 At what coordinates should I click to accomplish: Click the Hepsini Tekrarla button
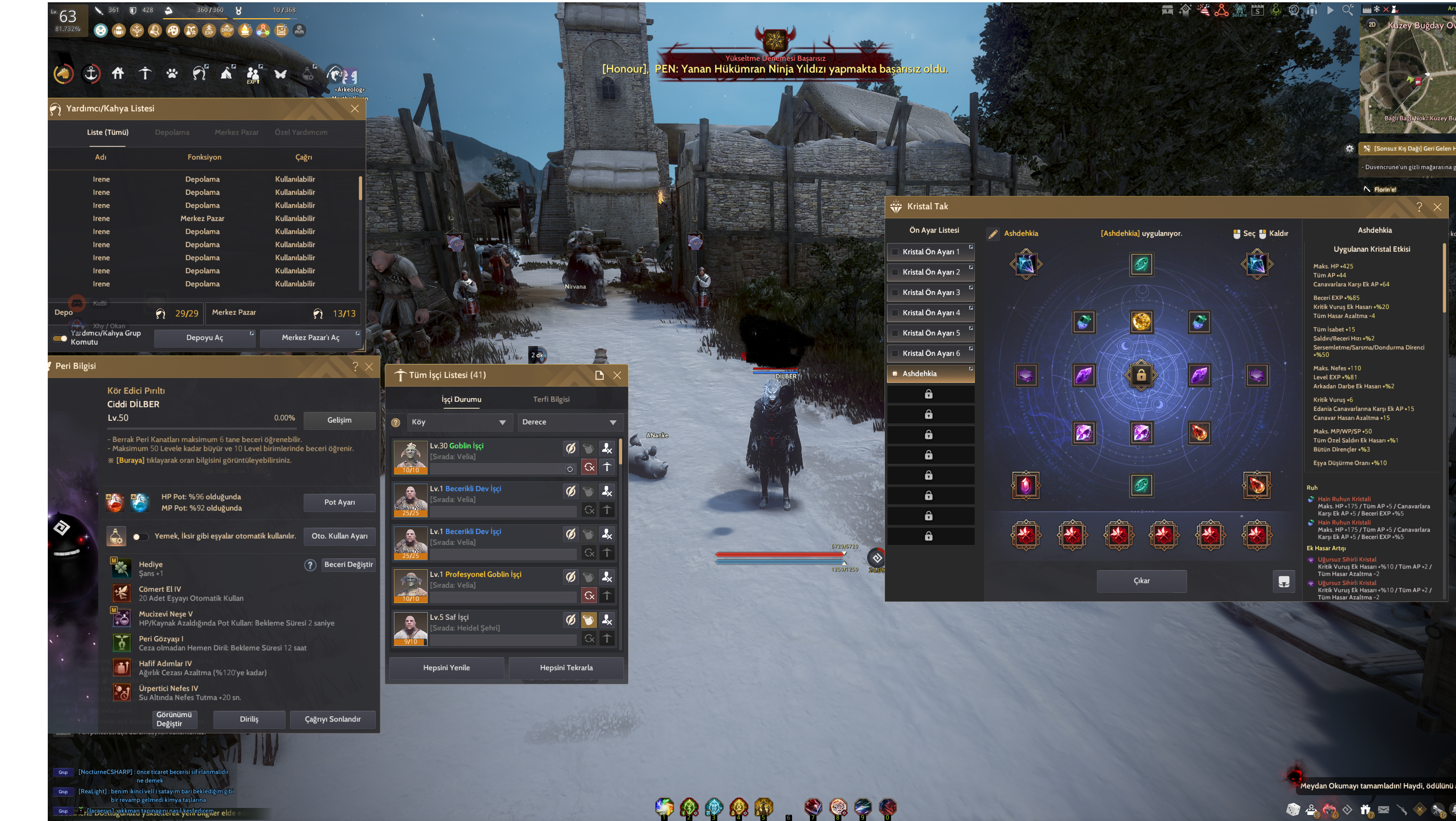click(x=566, y=668)
